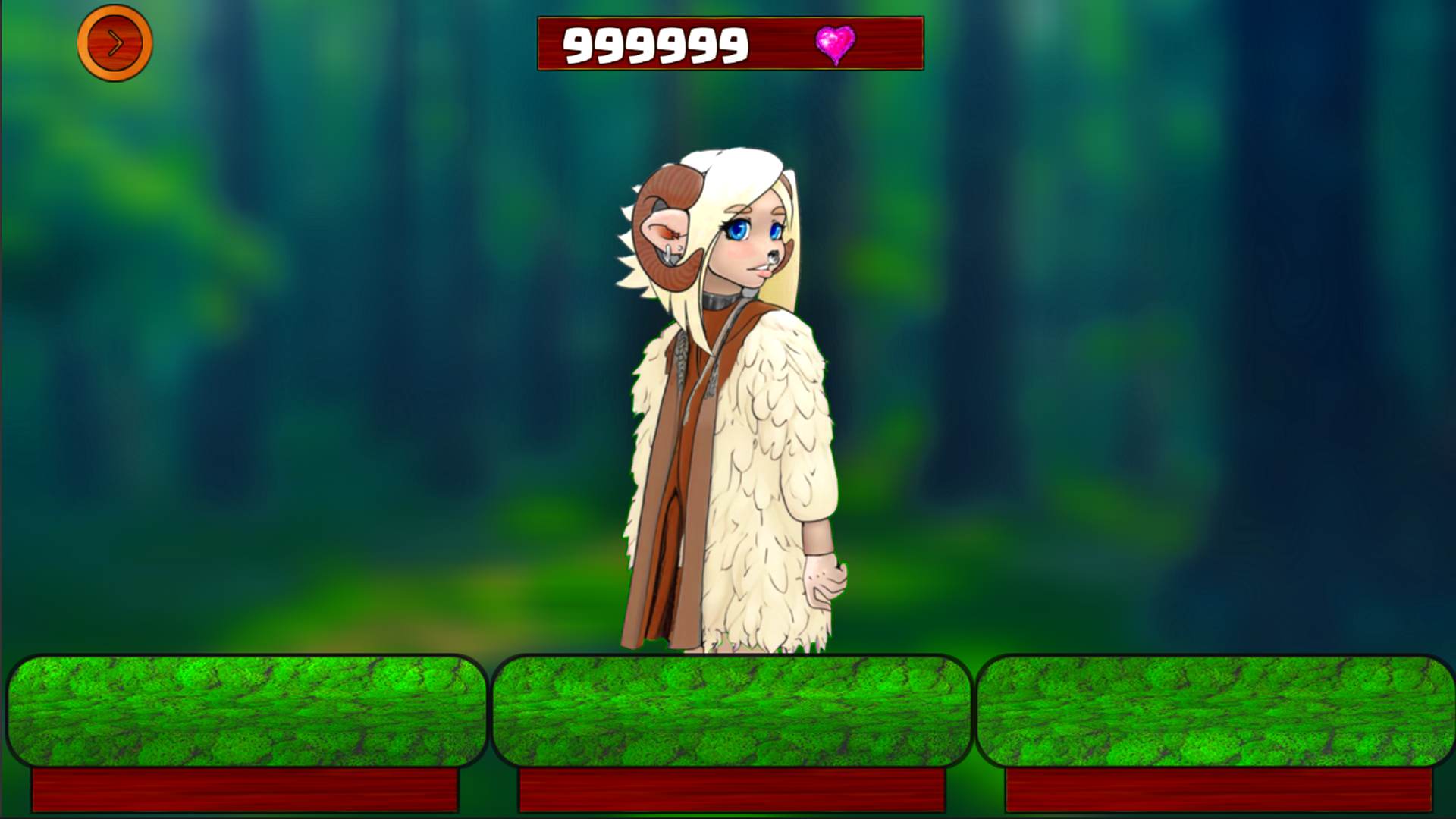Tap the character's fluffy wool cloak

coord(758,470)
